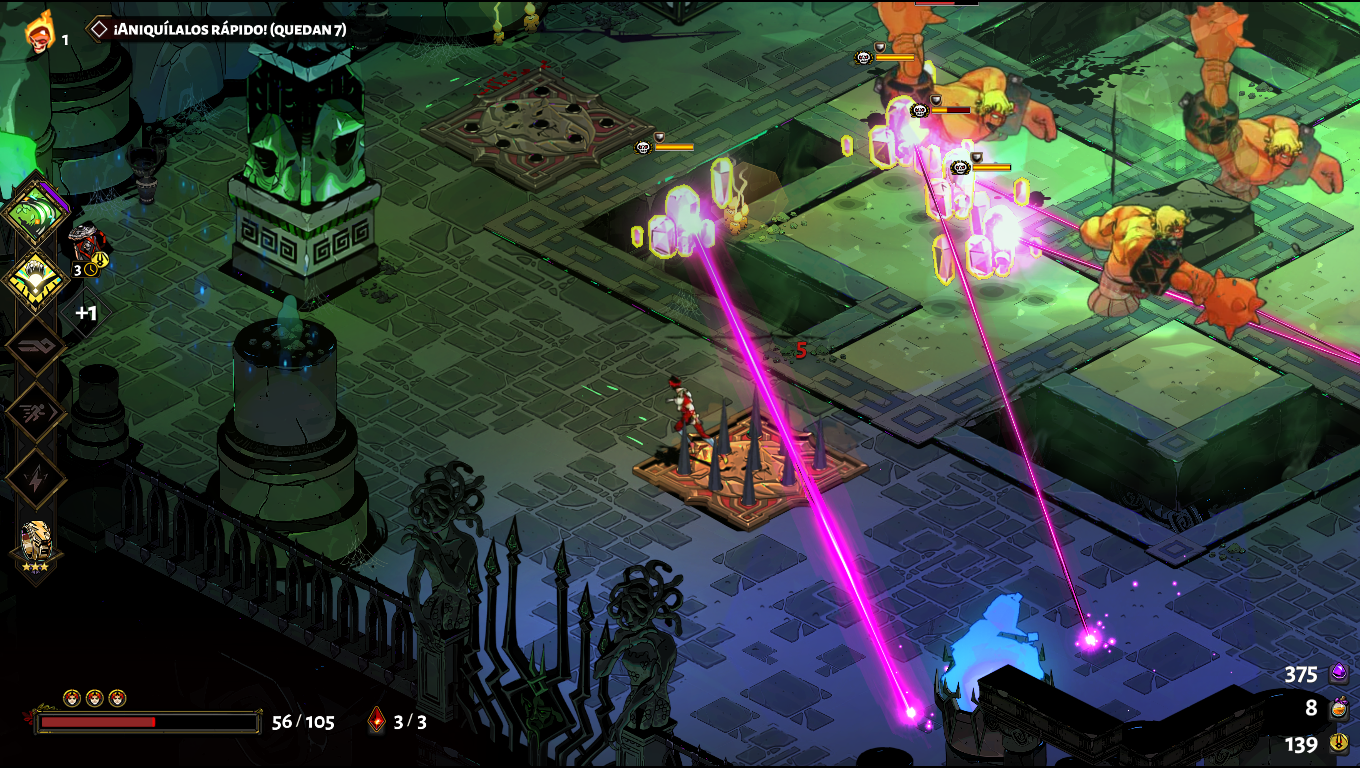Viewport: 1360px width, 768px height.
Task: Click the empty lightning call slot
Action: (36, 478)
